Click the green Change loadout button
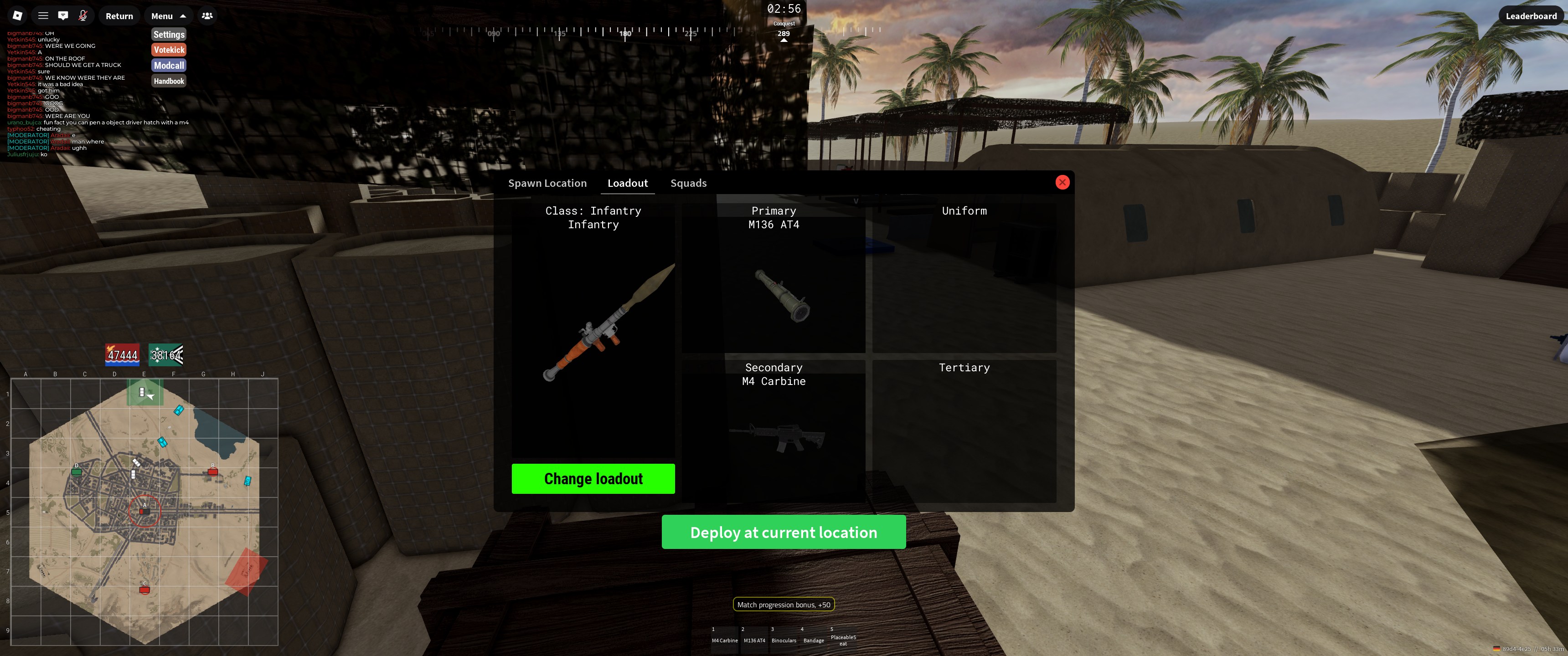 point(593,479)
